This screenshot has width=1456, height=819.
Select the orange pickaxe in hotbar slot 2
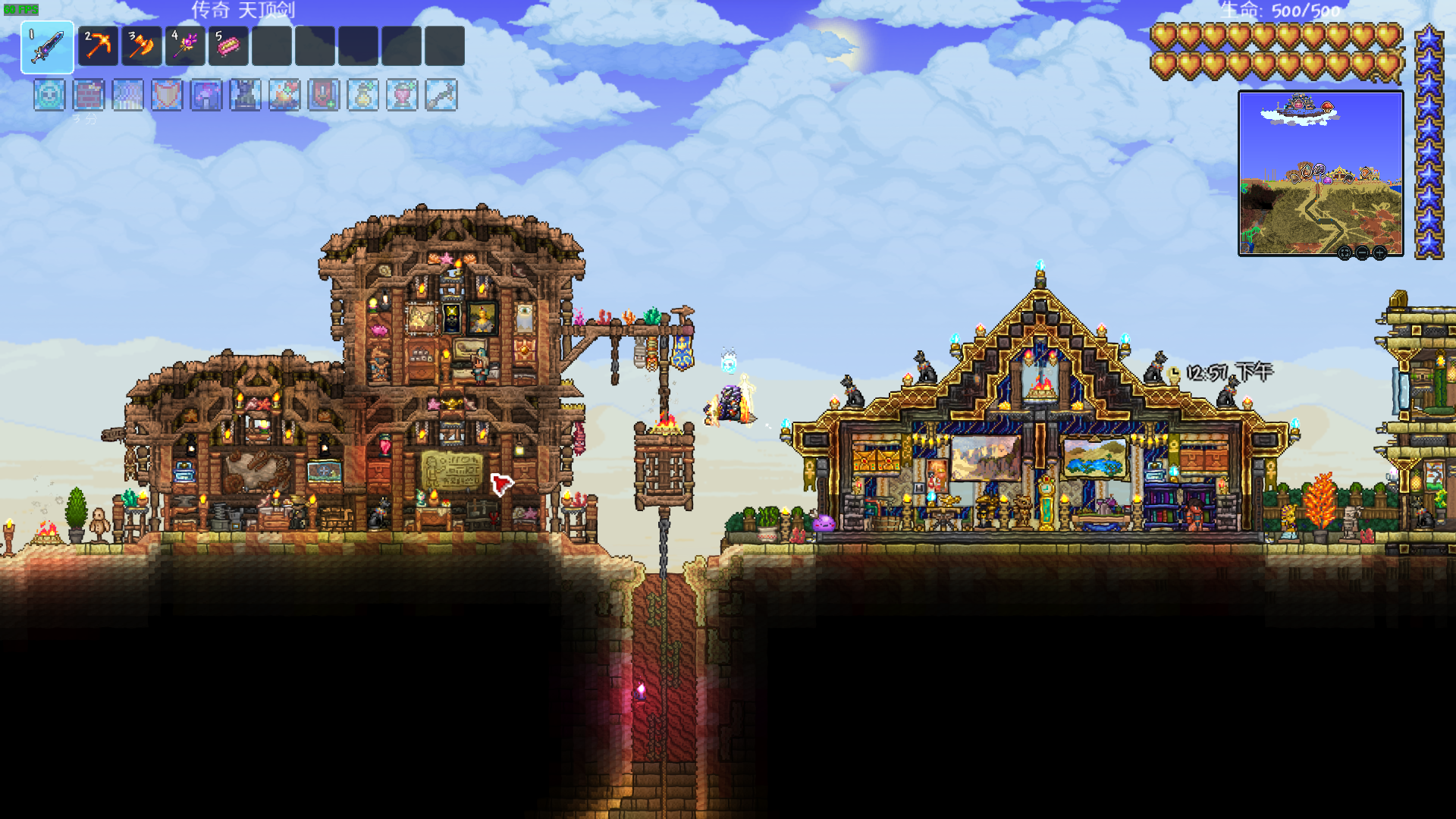click(98, 46)
